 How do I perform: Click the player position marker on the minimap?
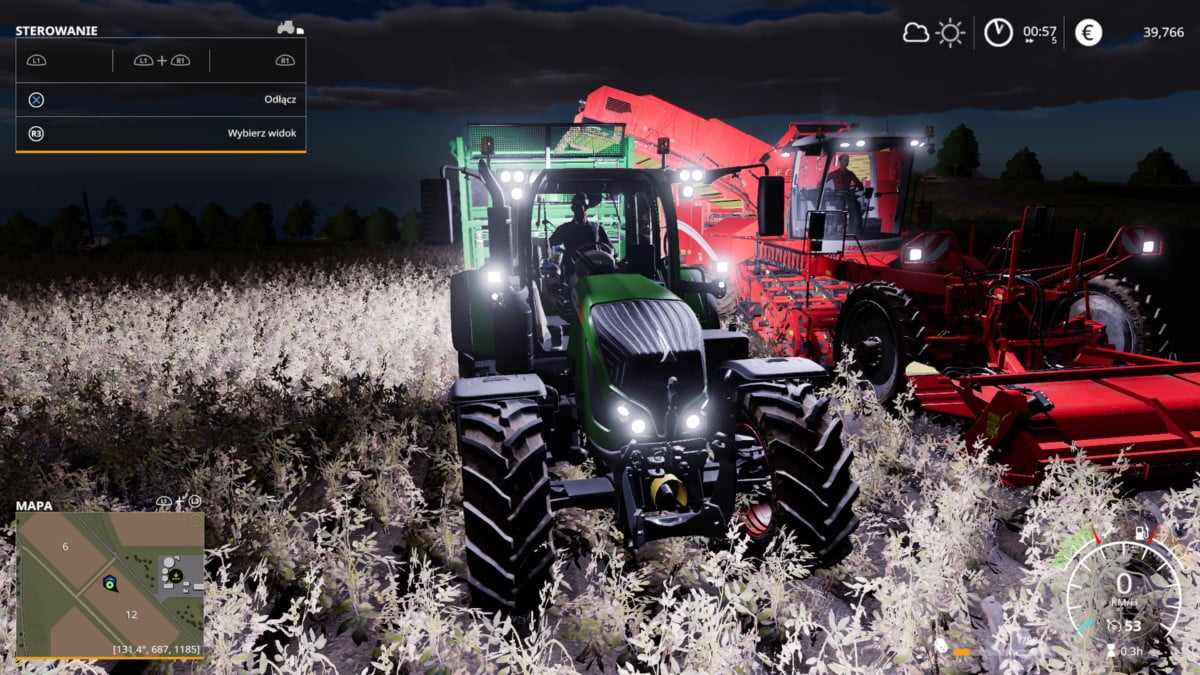tap(109, 582)
